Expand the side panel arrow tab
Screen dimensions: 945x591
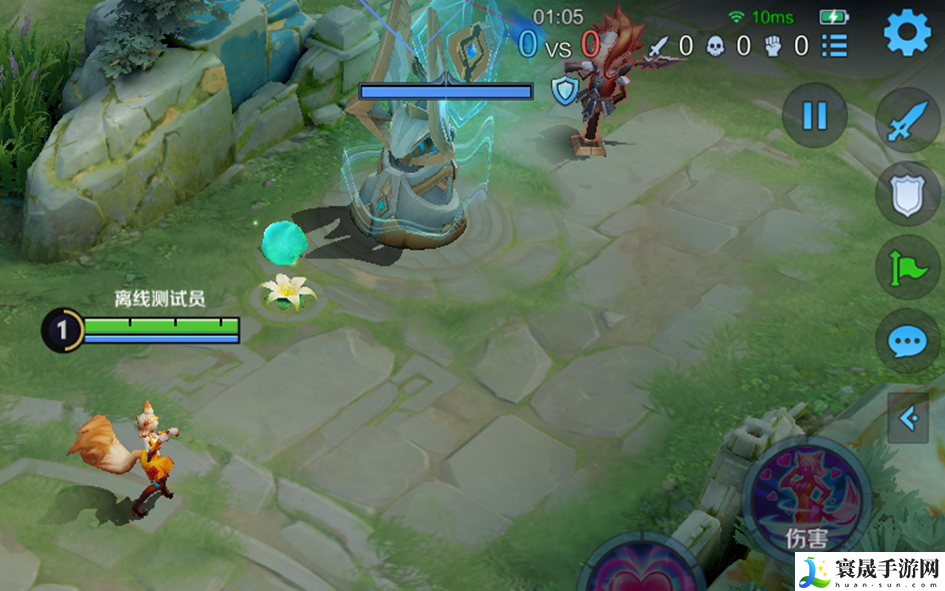click(x=908, y=418)
